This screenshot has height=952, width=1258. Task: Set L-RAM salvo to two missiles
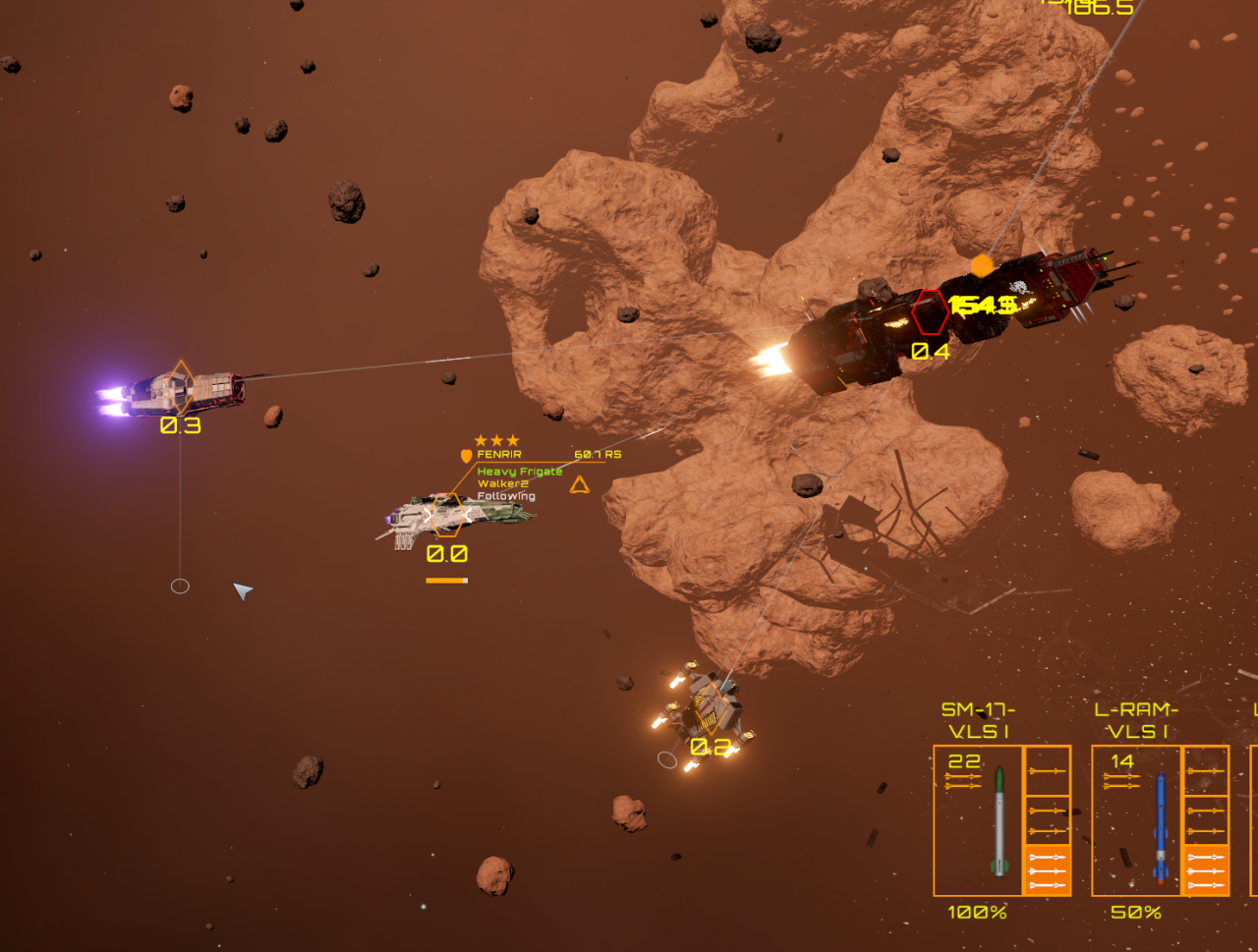click(x=1205, y=819)
